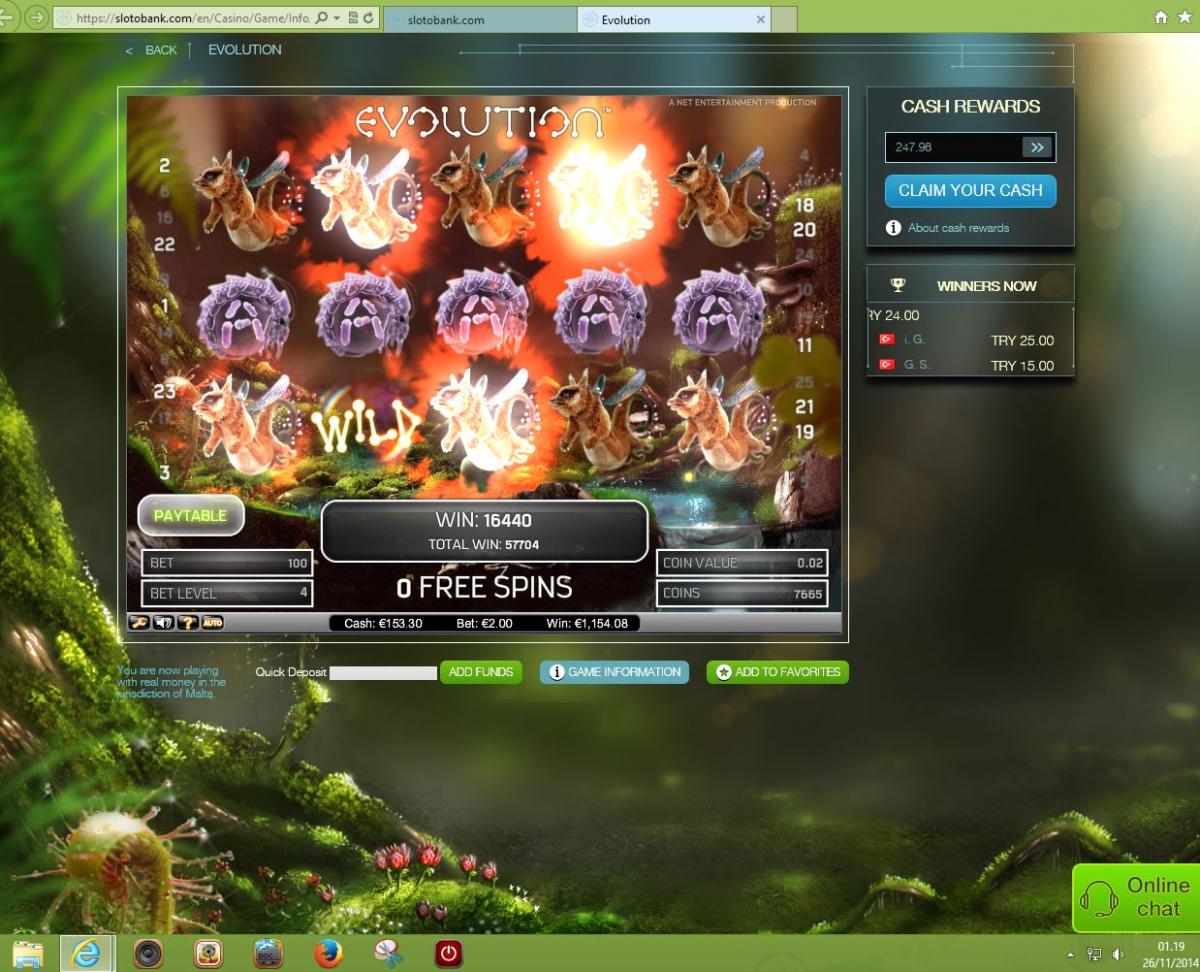Open help via the question mark icon

click(x=187, y=623)
